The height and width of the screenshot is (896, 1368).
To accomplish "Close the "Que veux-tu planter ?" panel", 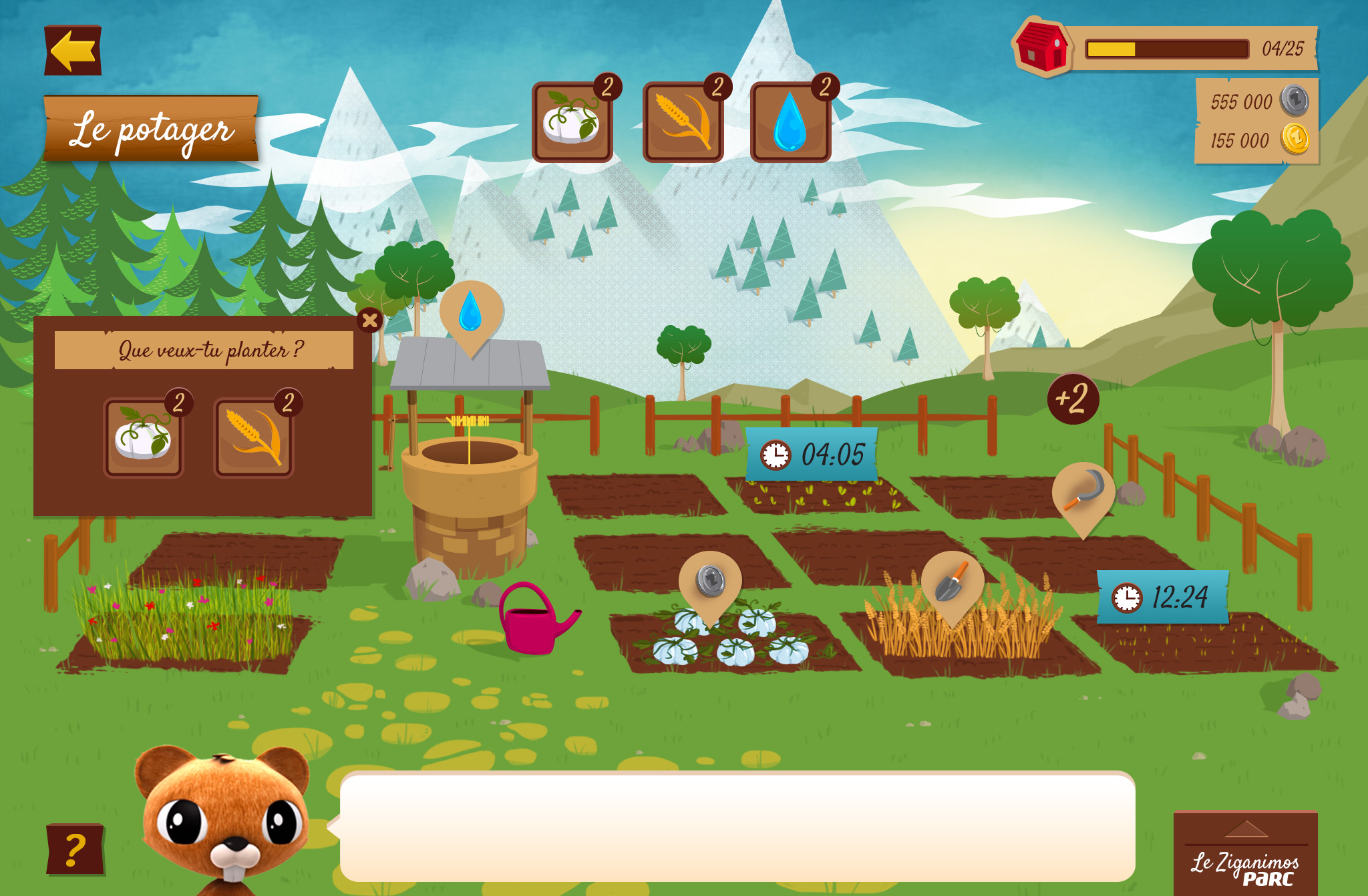I will 369,320.
